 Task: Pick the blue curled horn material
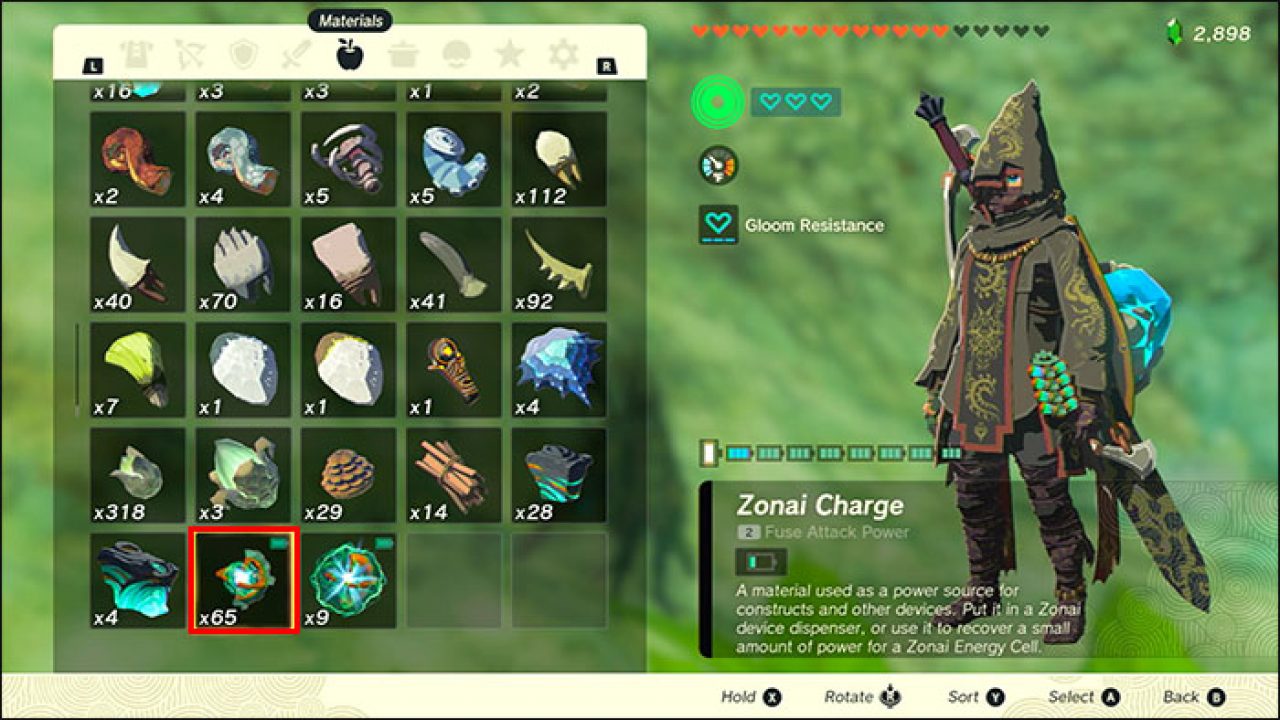click(x=454, y=158)
